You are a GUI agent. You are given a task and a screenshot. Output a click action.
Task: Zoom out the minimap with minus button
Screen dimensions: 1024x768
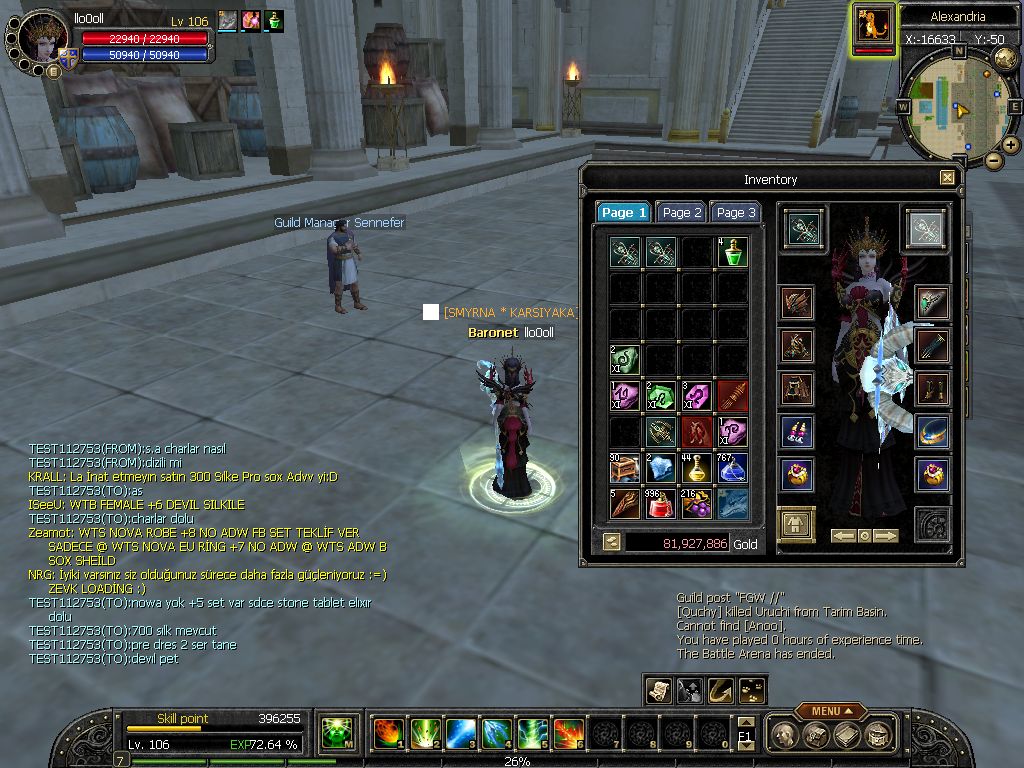993,160
